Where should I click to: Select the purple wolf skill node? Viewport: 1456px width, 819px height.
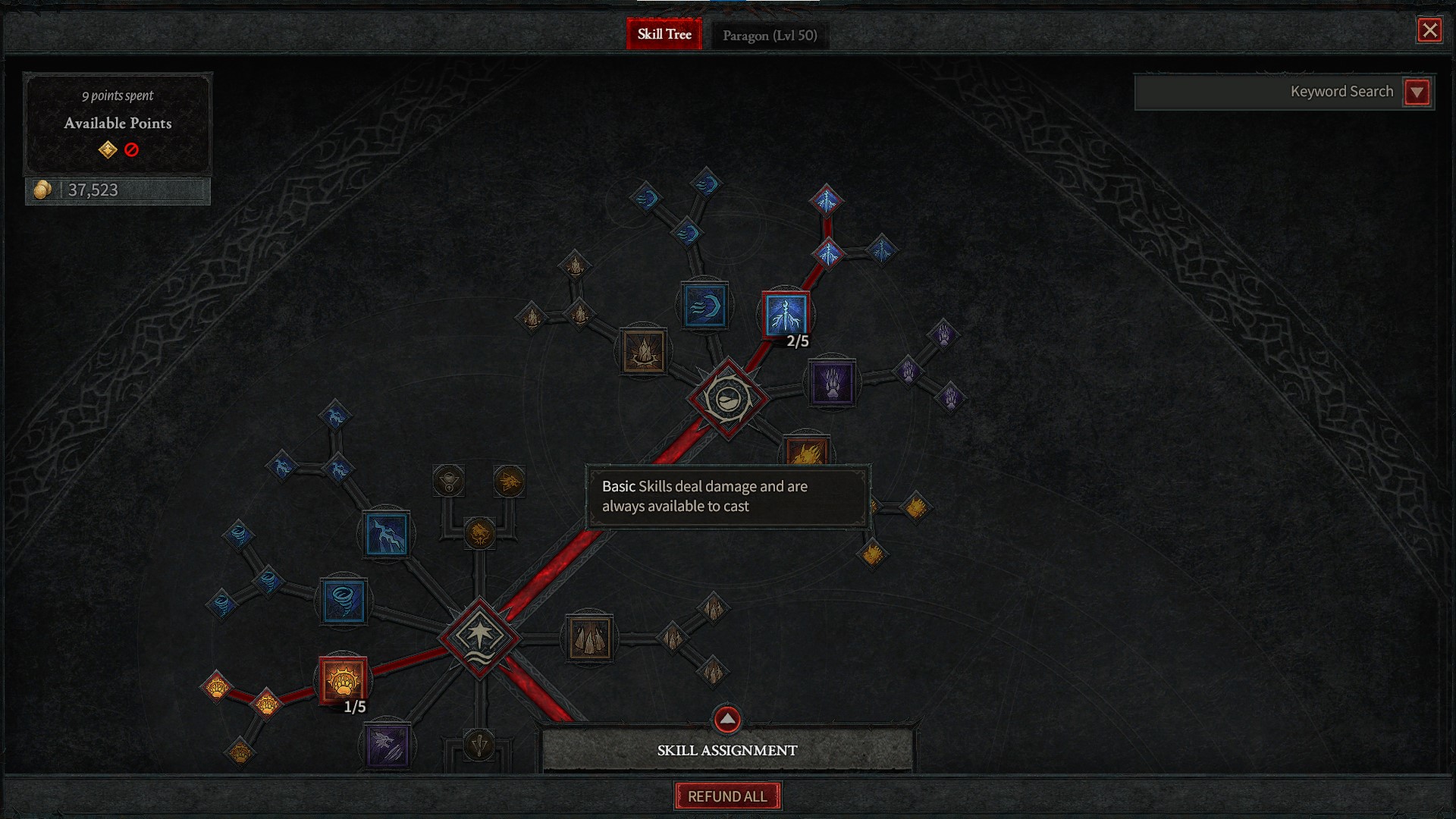click(x=387, y=745)
